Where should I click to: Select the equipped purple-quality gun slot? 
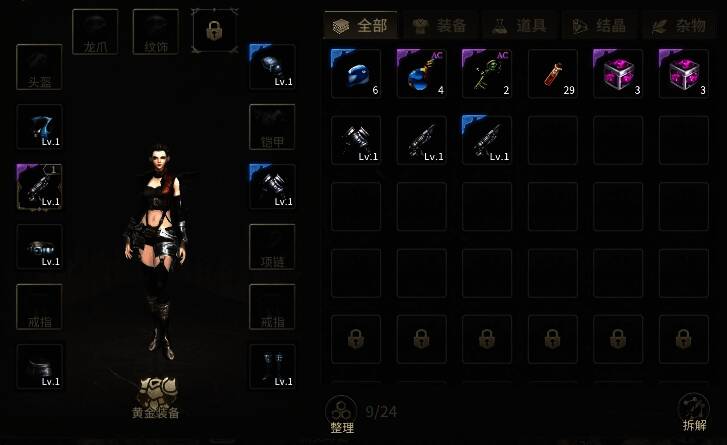click(40, 187)
